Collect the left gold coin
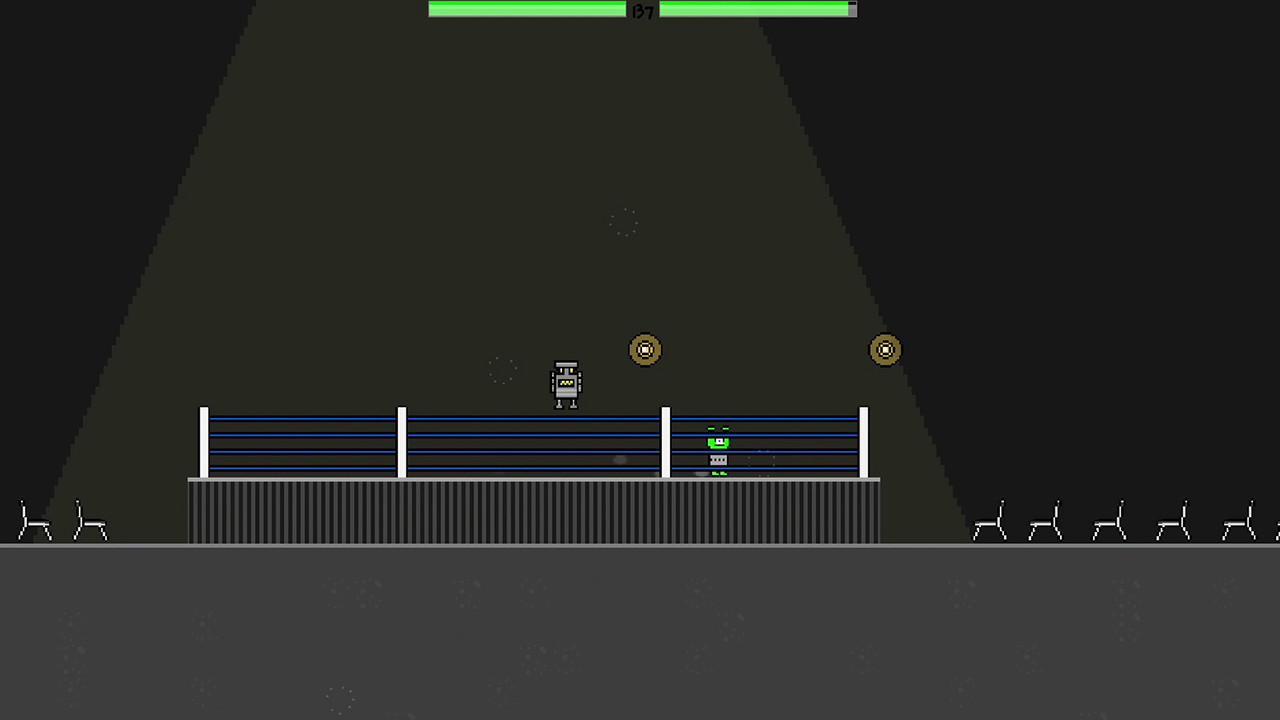 tap(645, 349)
